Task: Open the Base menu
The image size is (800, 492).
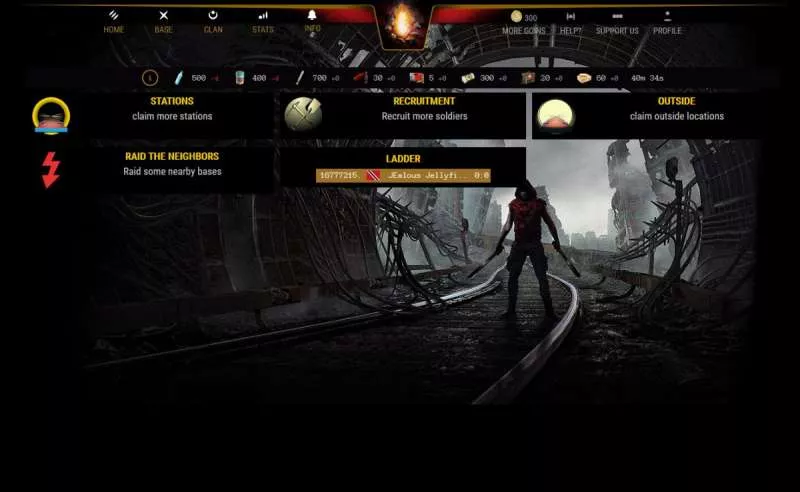Action: pyautogui.click(x=163, y=22)
